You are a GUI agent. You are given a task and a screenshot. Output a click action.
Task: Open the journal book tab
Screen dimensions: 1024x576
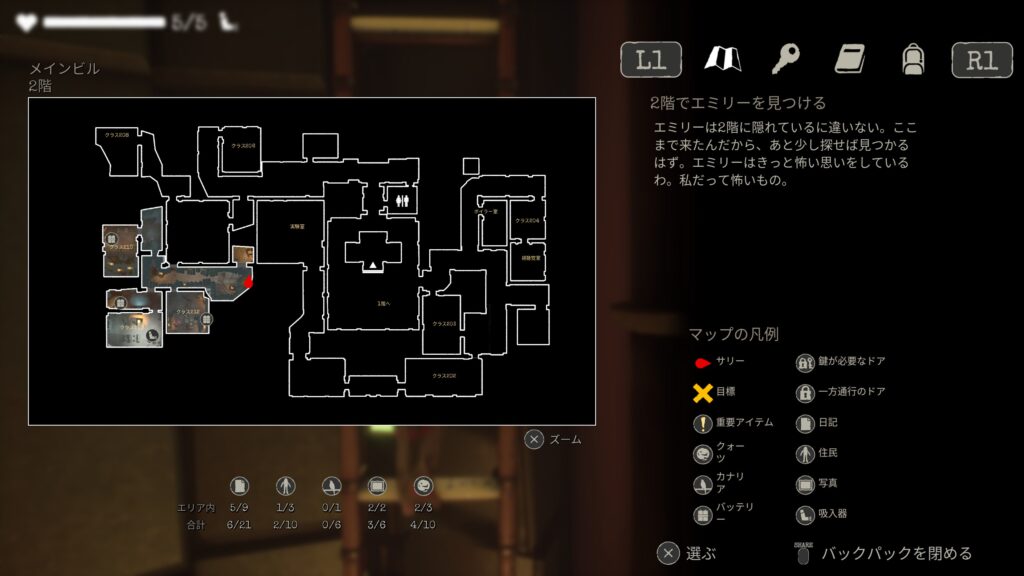coord(850,60)
